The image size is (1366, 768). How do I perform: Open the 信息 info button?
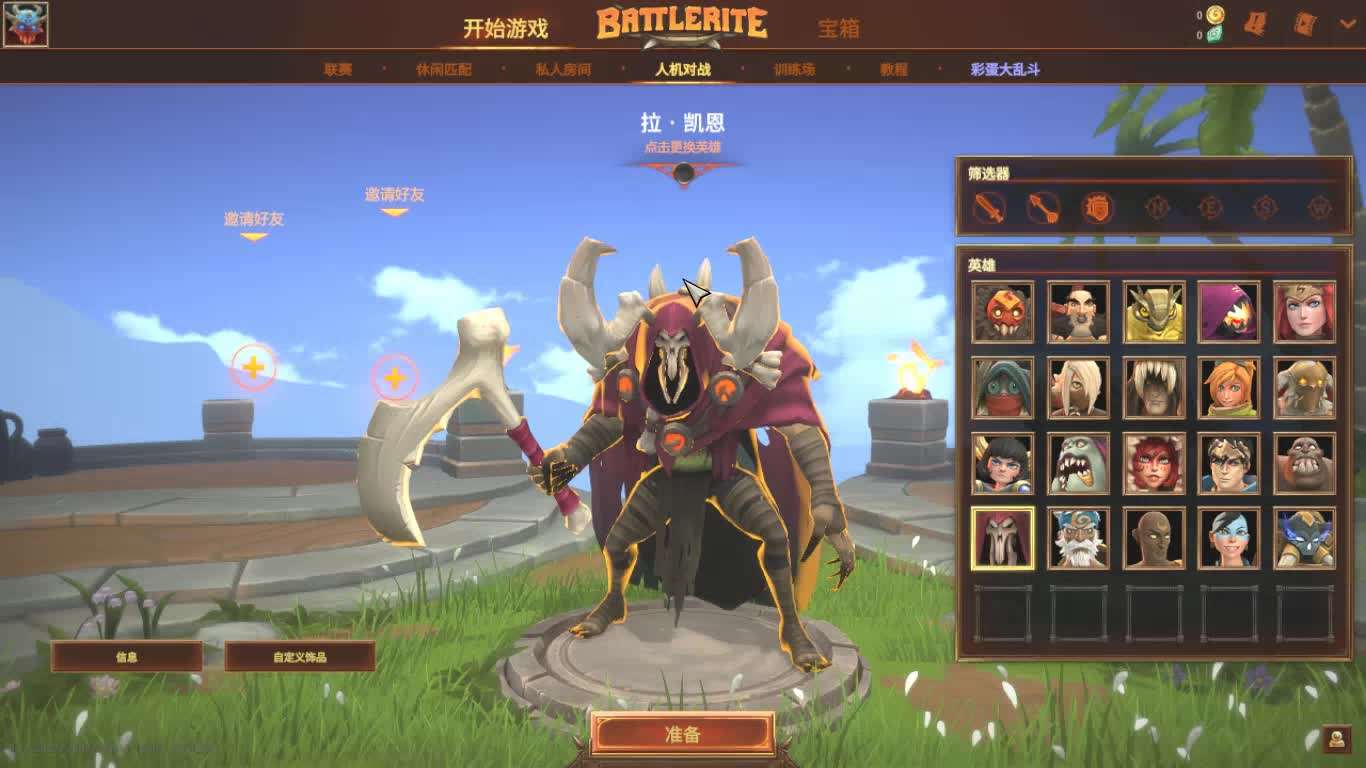[127, 657]
